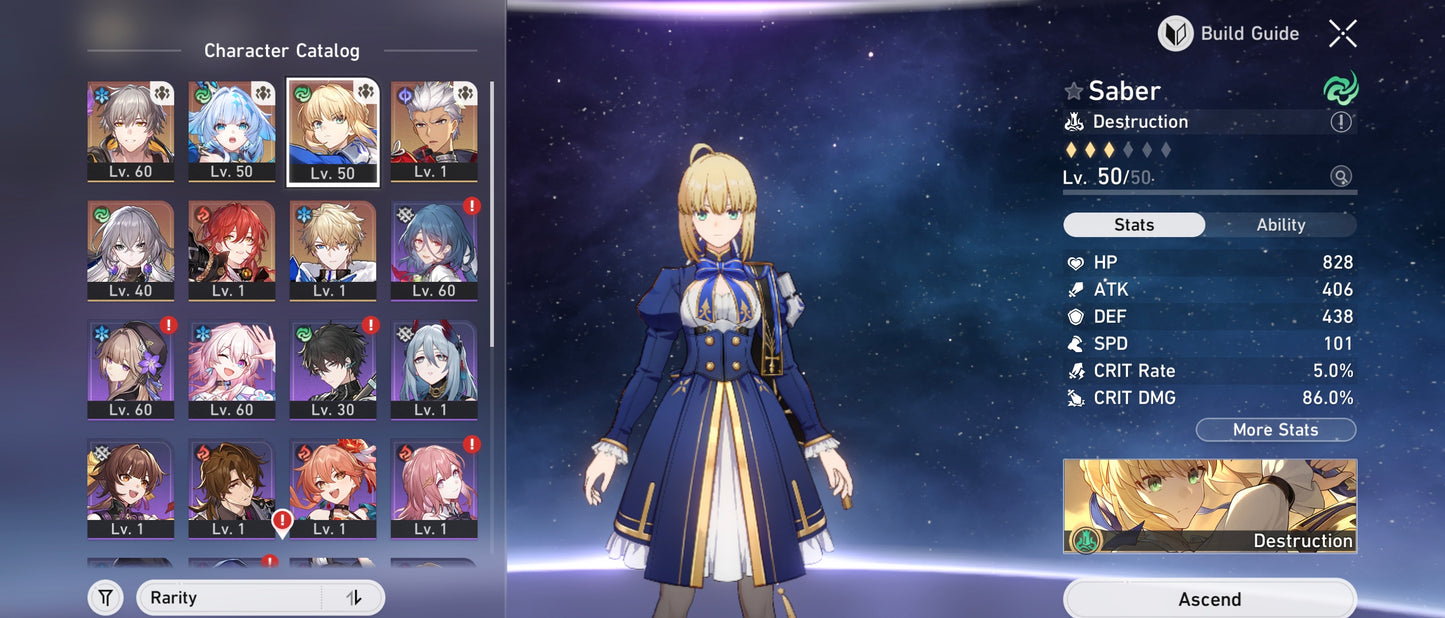
Task: Click the filter funnel icon
Action: 105,598
